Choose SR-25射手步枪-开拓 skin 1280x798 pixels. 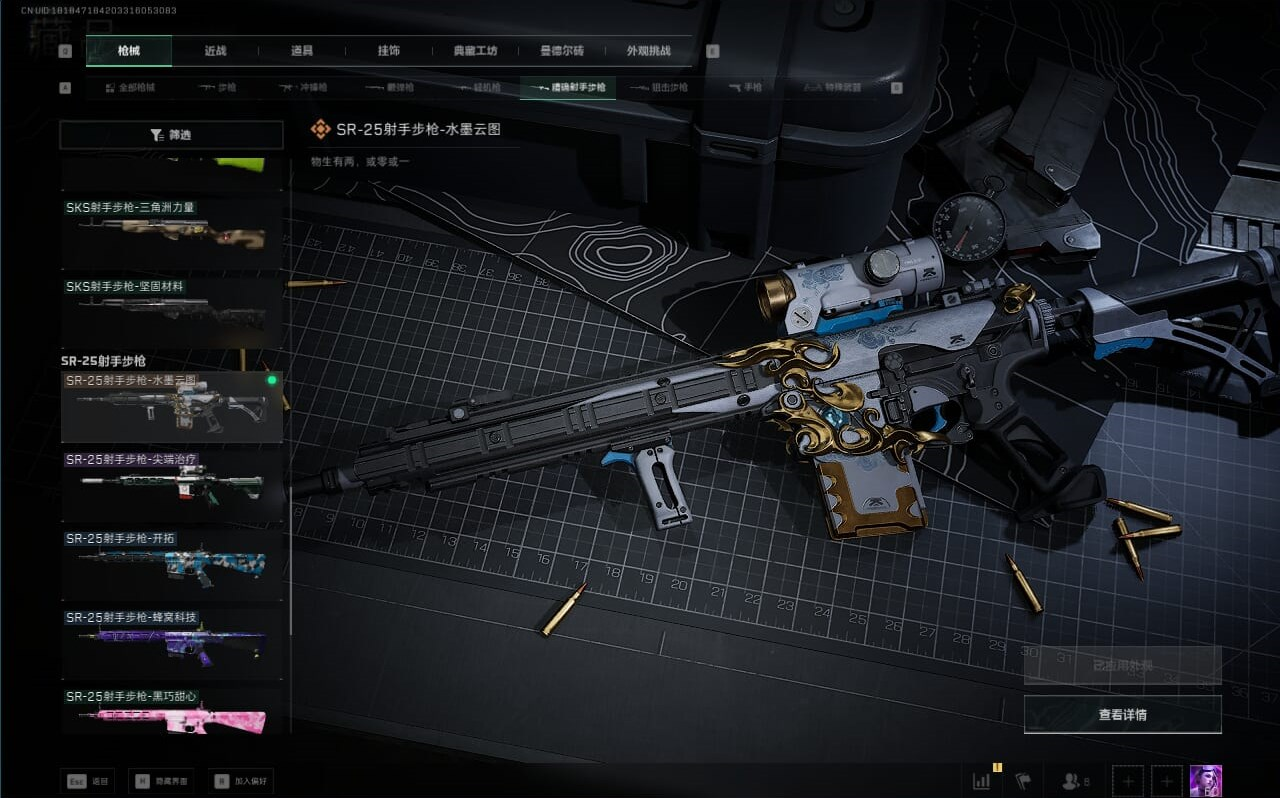171,564
